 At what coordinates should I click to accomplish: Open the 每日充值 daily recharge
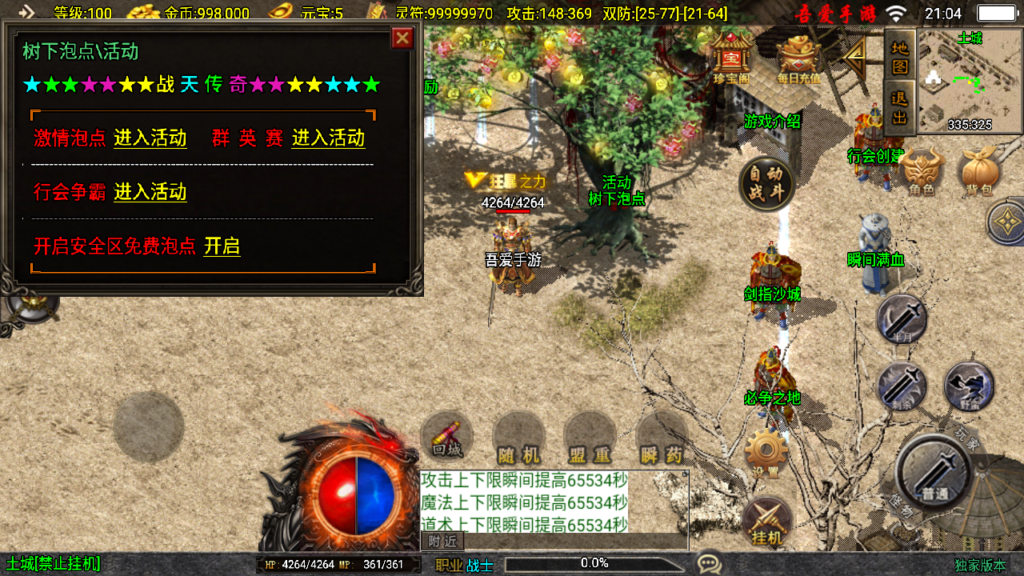(798, 58)
